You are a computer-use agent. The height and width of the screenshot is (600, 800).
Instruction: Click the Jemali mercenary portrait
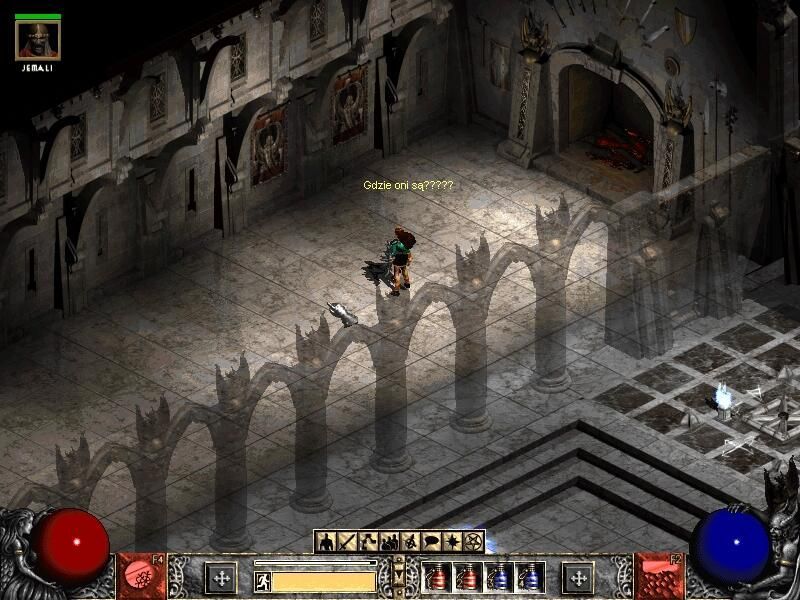pyautogui.click(x=38, y=40)
